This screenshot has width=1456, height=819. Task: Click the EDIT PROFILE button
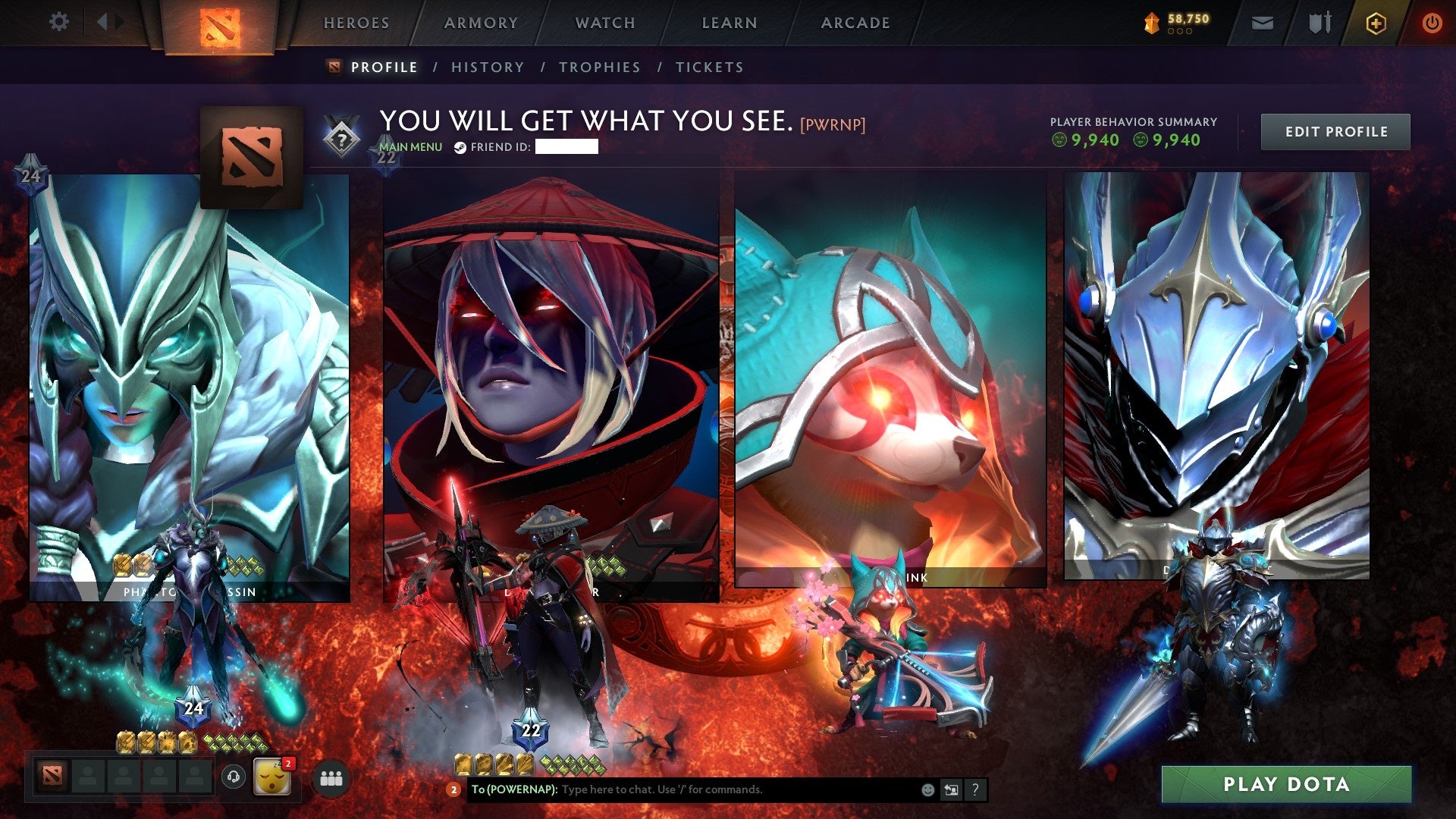tap(1335, 131)
